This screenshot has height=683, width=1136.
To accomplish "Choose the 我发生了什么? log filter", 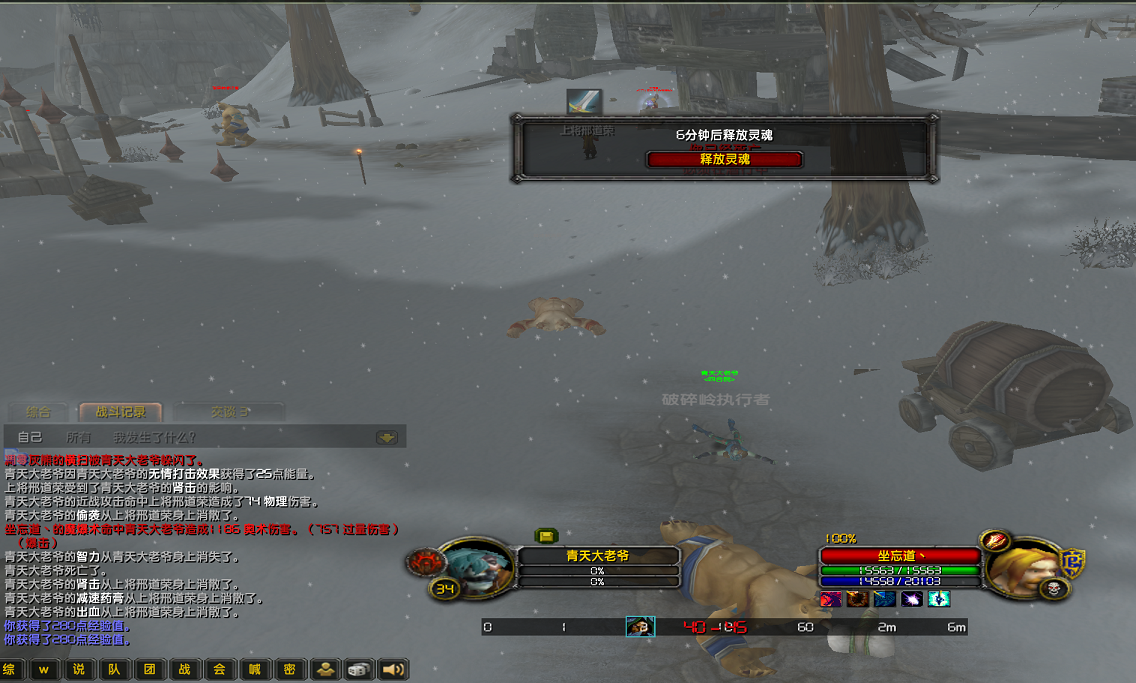I will point(155,437).
